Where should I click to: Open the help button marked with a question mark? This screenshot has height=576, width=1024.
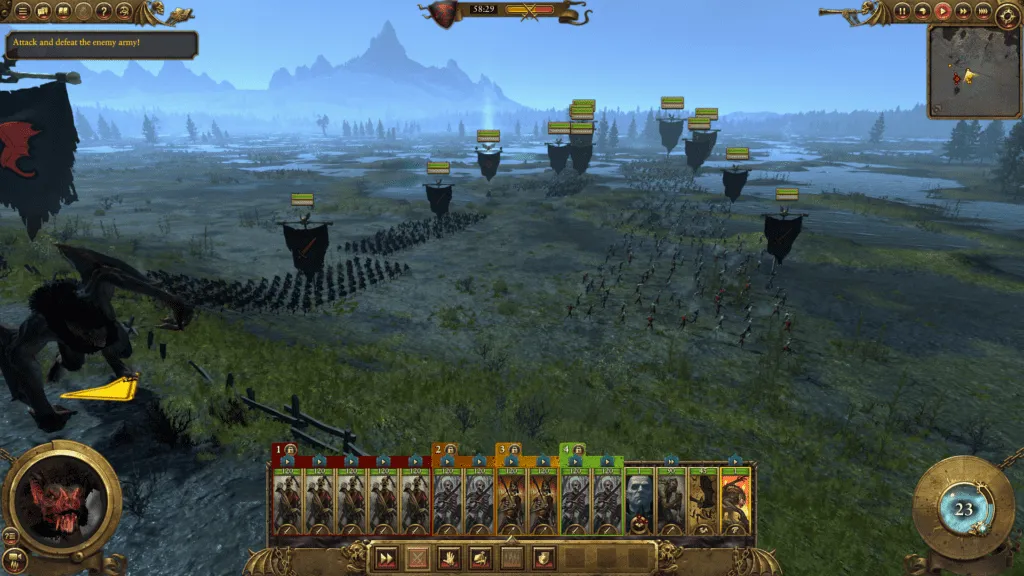[x=104, y=11]
